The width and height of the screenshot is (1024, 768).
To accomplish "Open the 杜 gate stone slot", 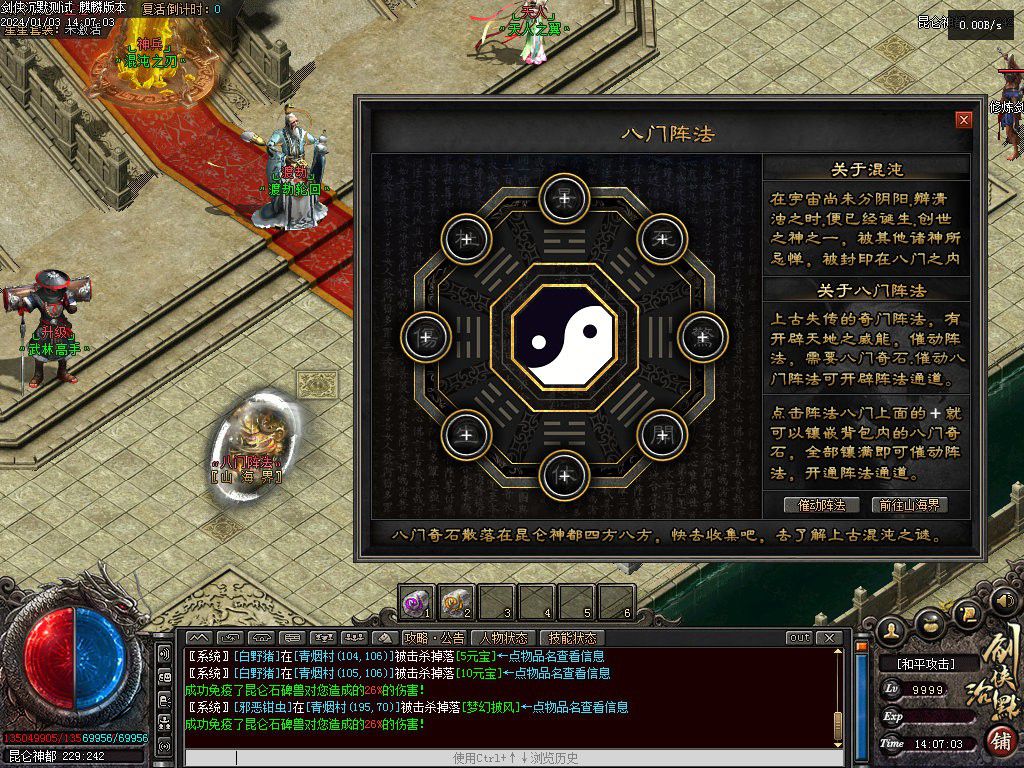I will tap(466, 238).
